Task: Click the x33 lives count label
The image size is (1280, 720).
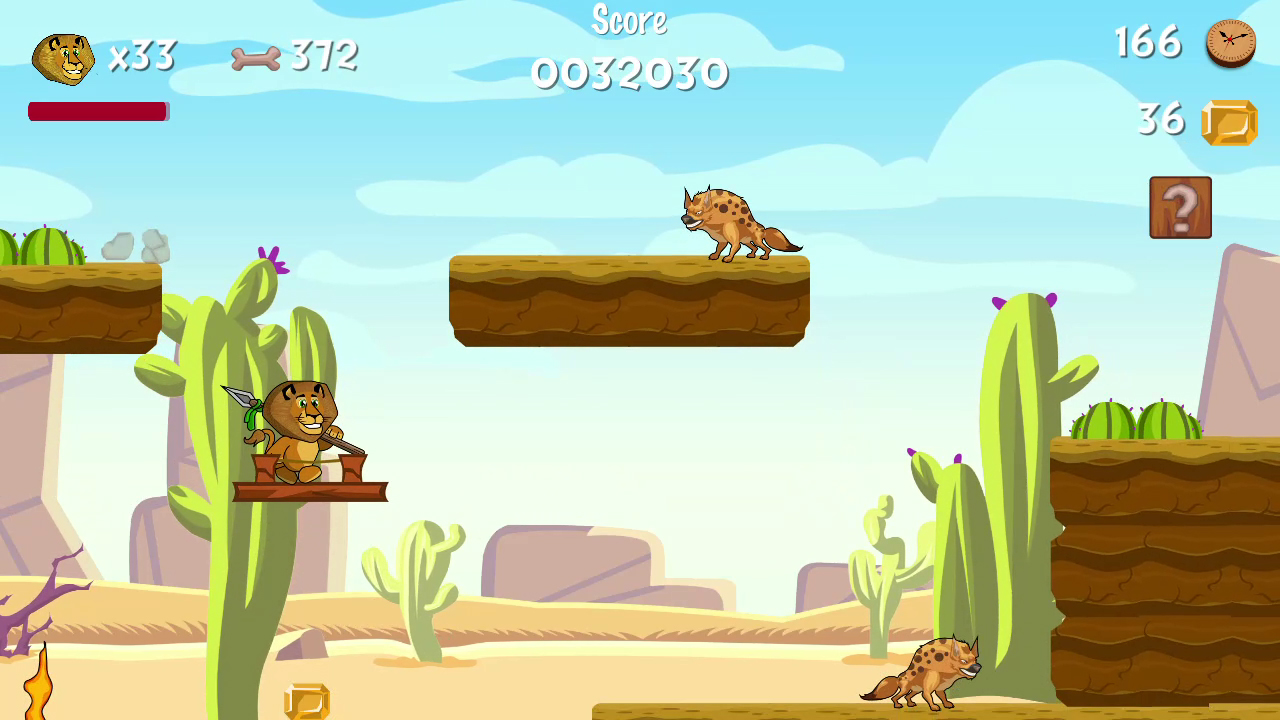Action: point(142,57)
